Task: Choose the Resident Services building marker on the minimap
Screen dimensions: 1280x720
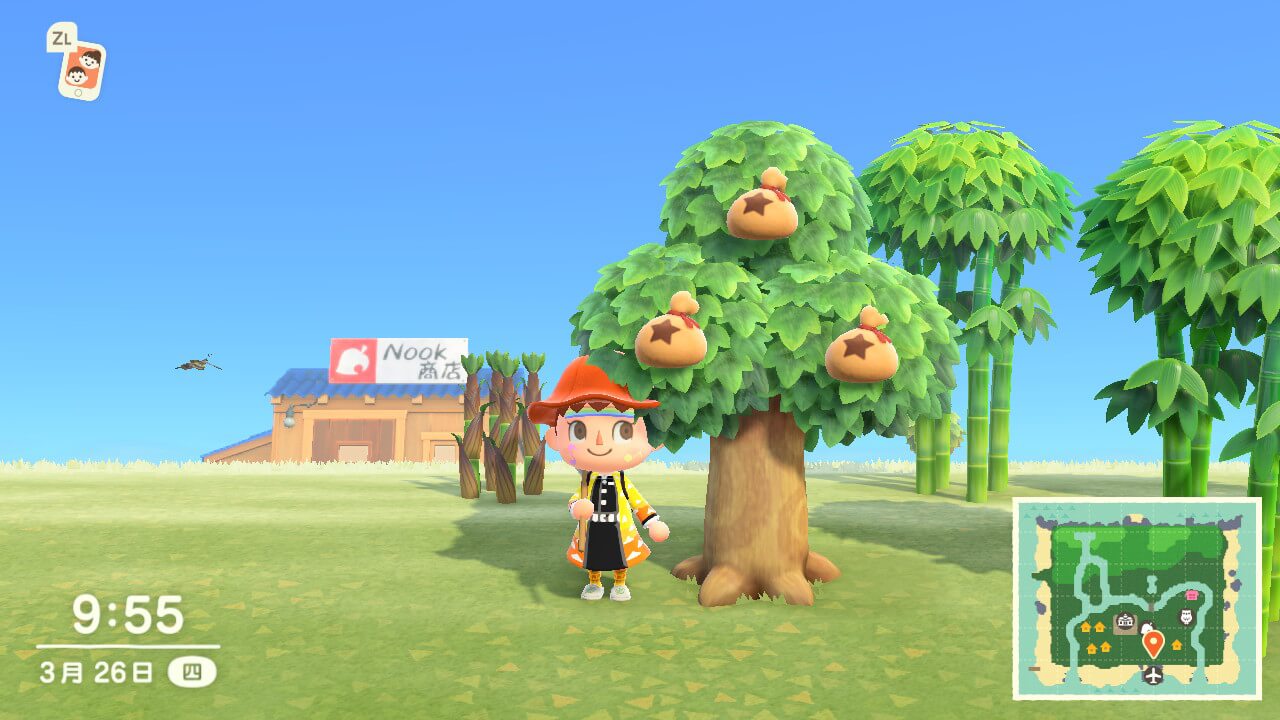Action: coord(1125,623)
